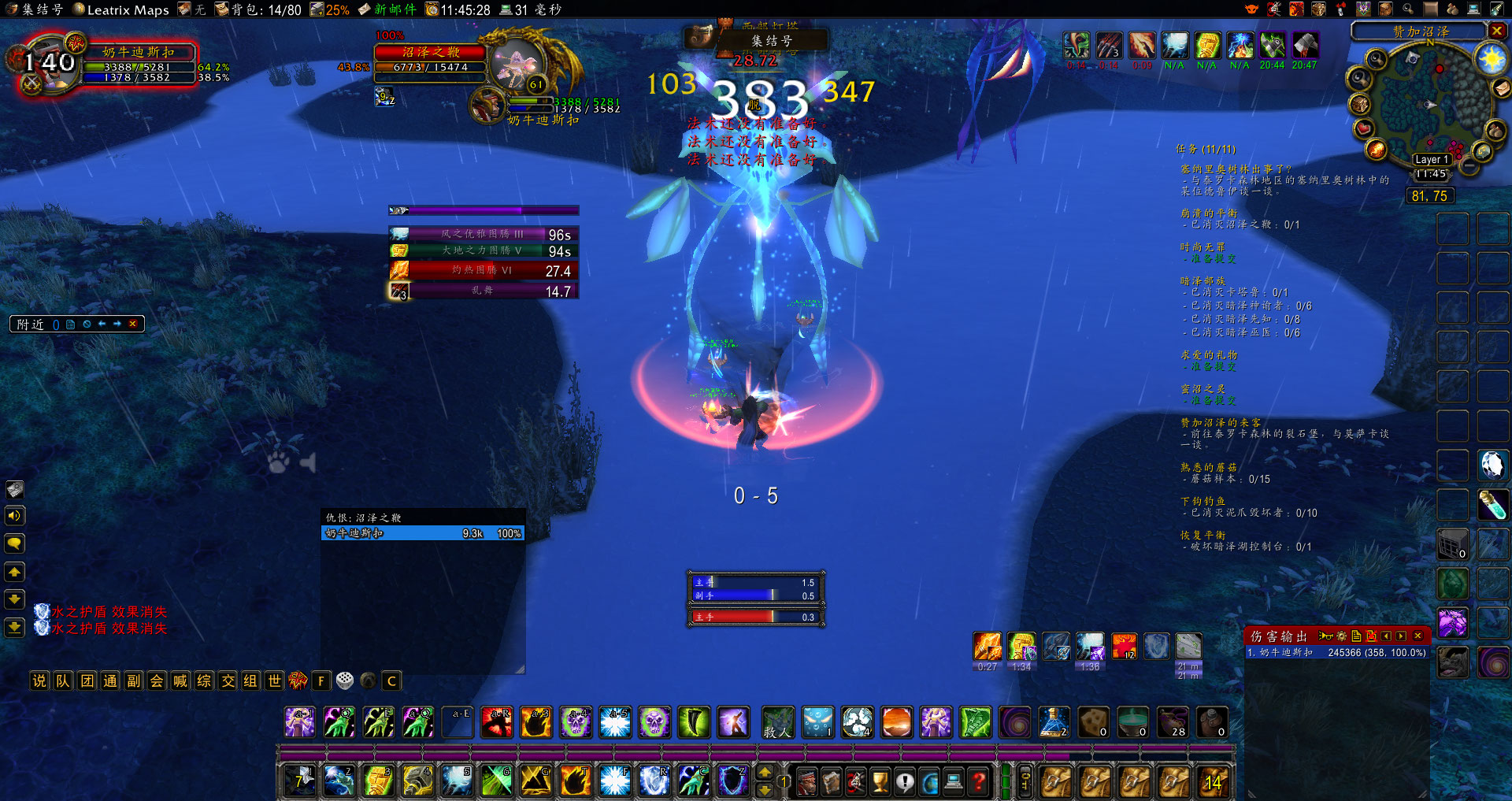Use the blue frost nova ability on F
Screen dimensions: 1512x801
coord(615,781)
